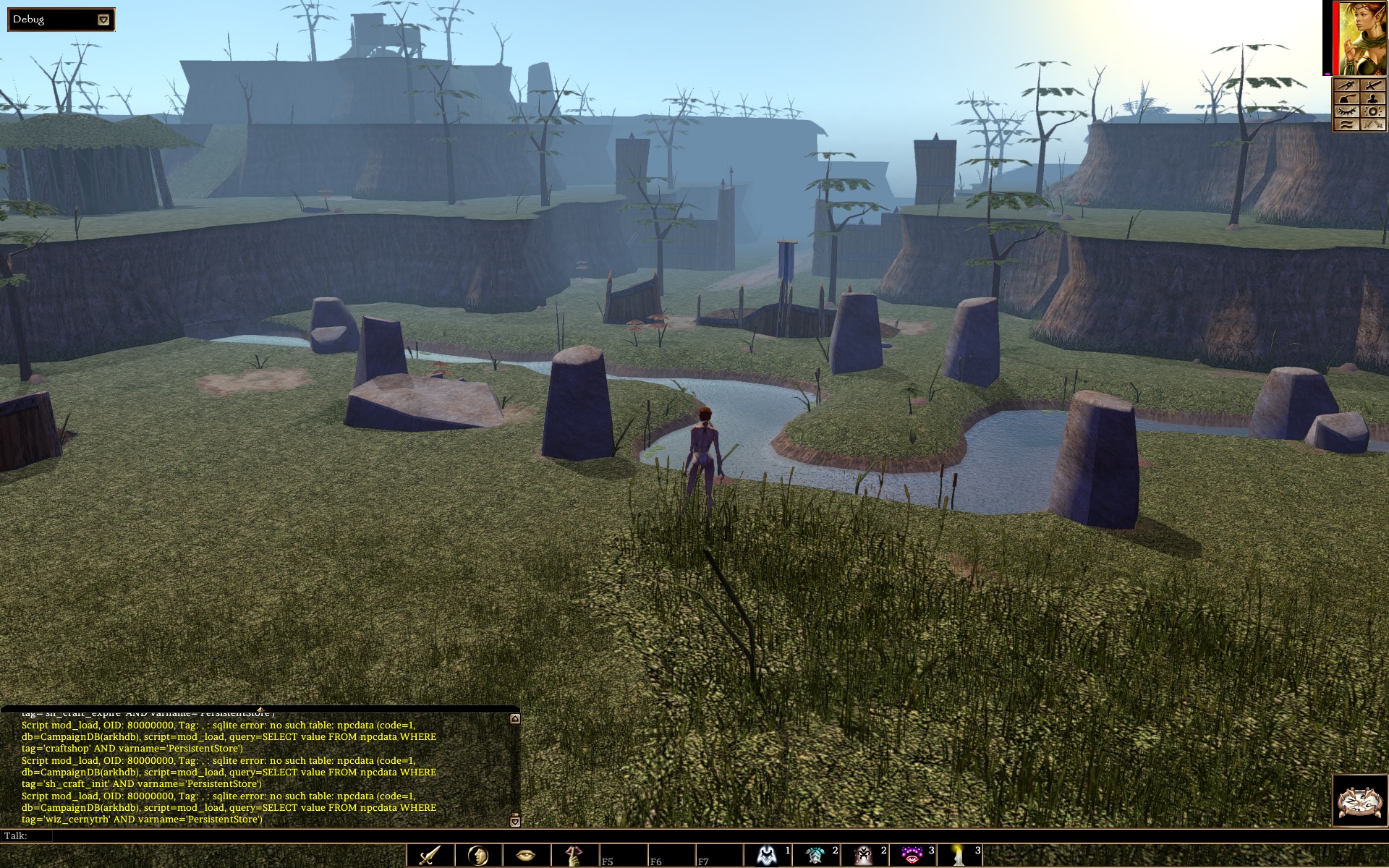Click the wavy lines options icon

(1346, 124)
